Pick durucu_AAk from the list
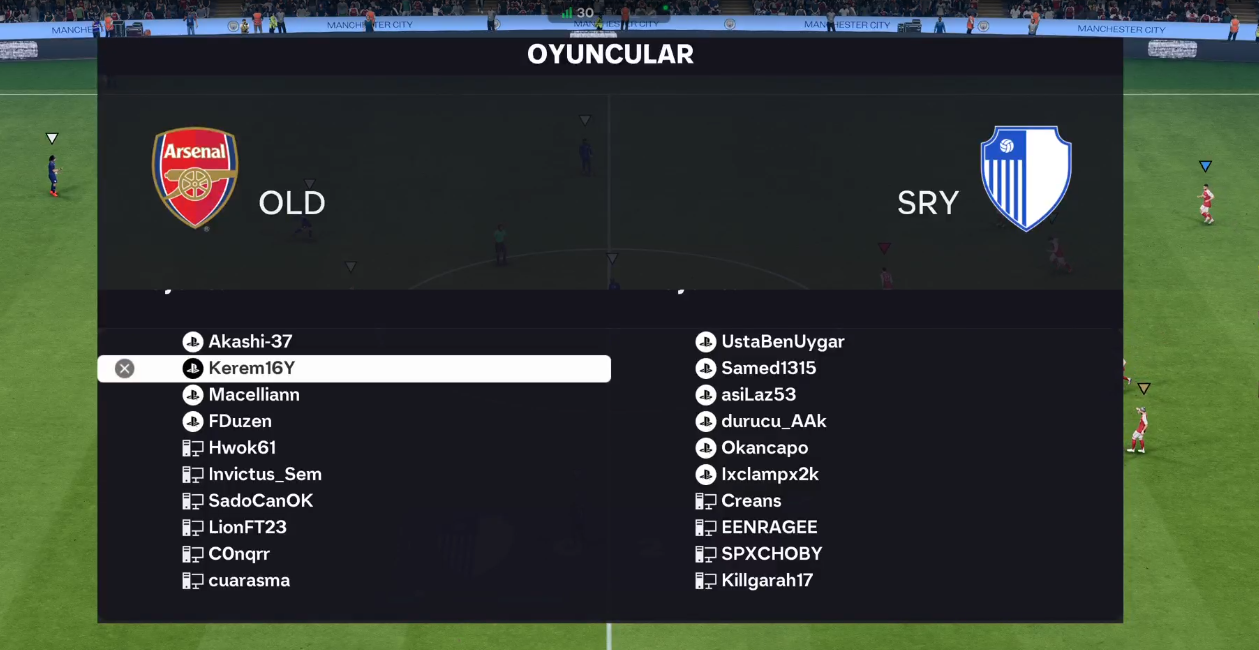Viewport: 1259px width, 650px height. pyautogui.click(x=773, y=422)
